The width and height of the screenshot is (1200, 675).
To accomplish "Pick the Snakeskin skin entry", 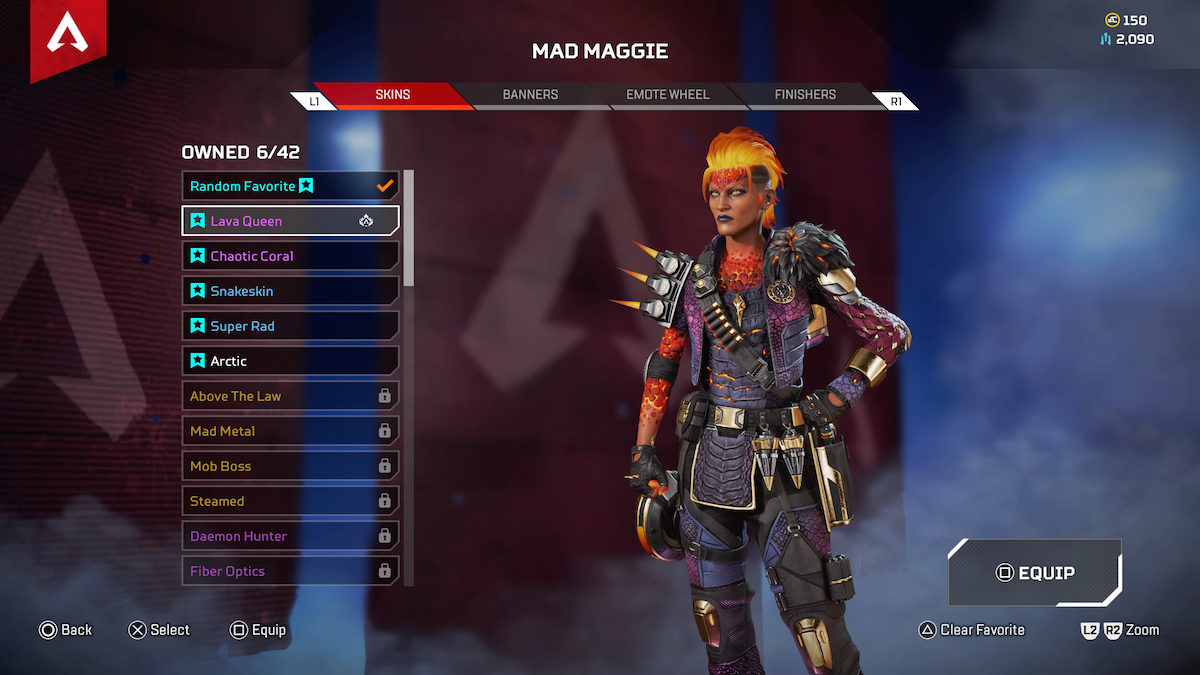I will [x=290, y=291].
